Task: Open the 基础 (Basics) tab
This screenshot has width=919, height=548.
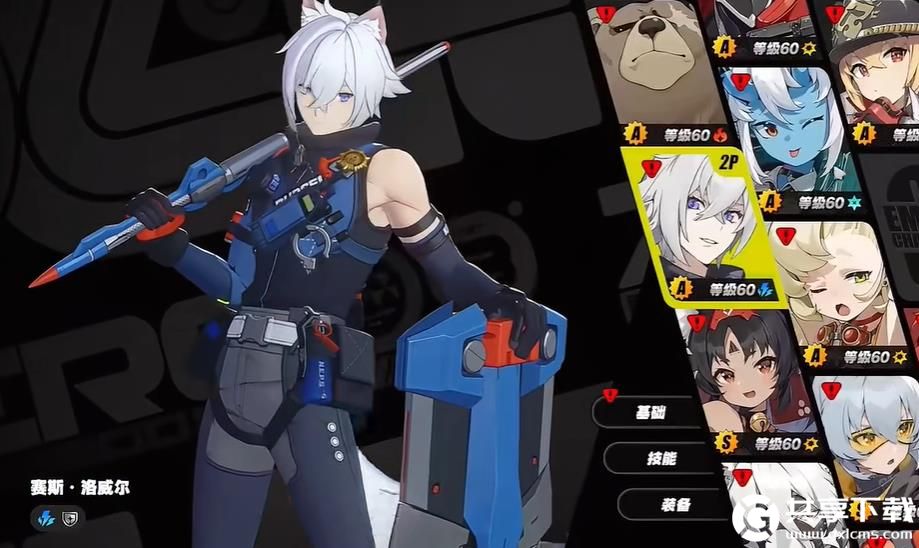Action: pos(652,412)
